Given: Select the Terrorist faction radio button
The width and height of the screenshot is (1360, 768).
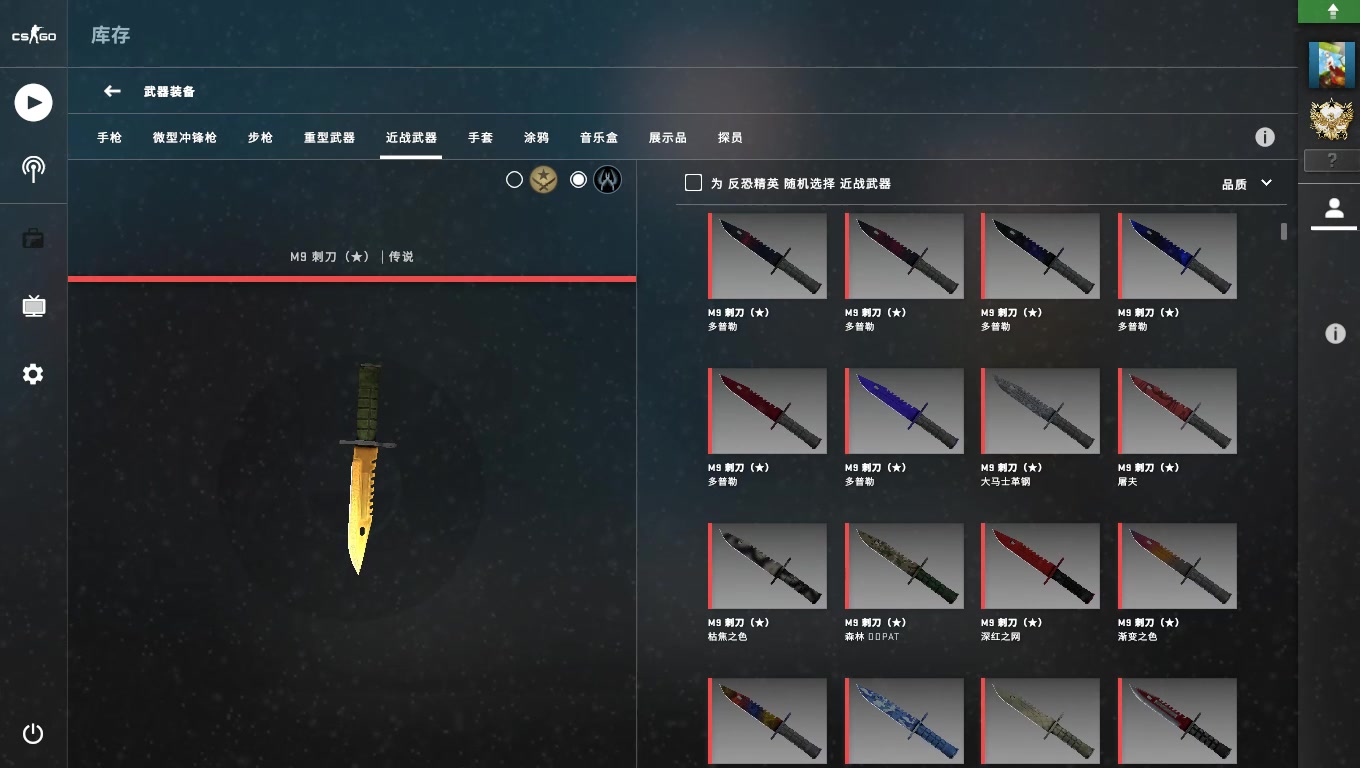Looking at the screenshot, I should tap(515, 179).
